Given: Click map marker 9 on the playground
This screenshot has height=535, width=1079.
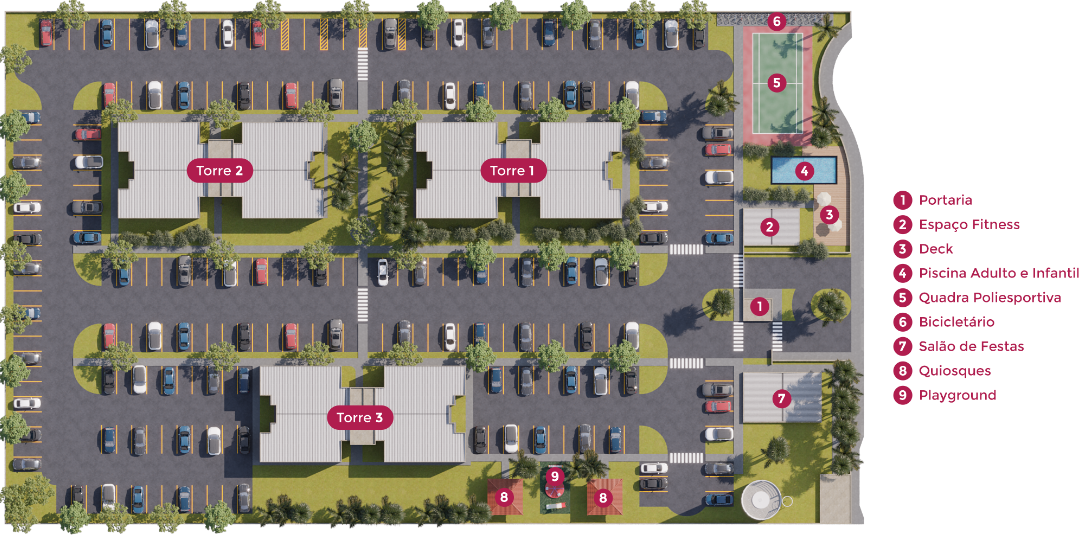Looking at the screenshot, I should 555,476.
